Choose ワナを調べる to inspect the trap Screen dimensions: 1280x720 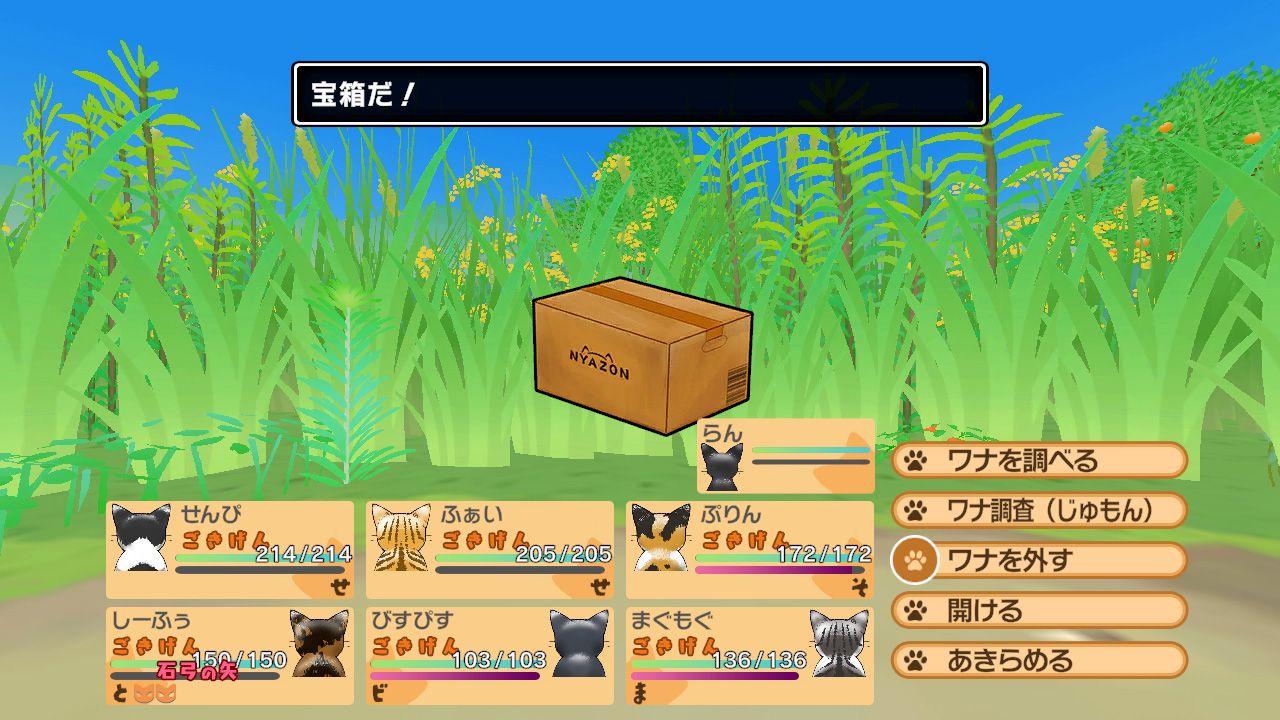tap(1038, 460)
